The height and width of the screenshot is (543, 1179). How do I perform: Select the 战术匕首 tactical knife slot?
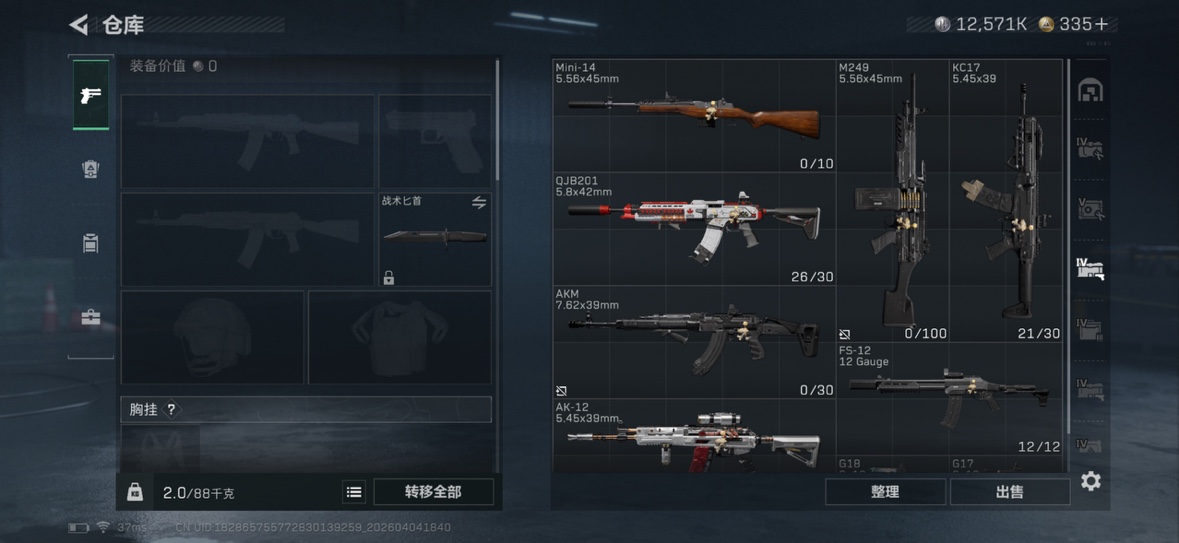pyautogui.click(x=435, y=239)
